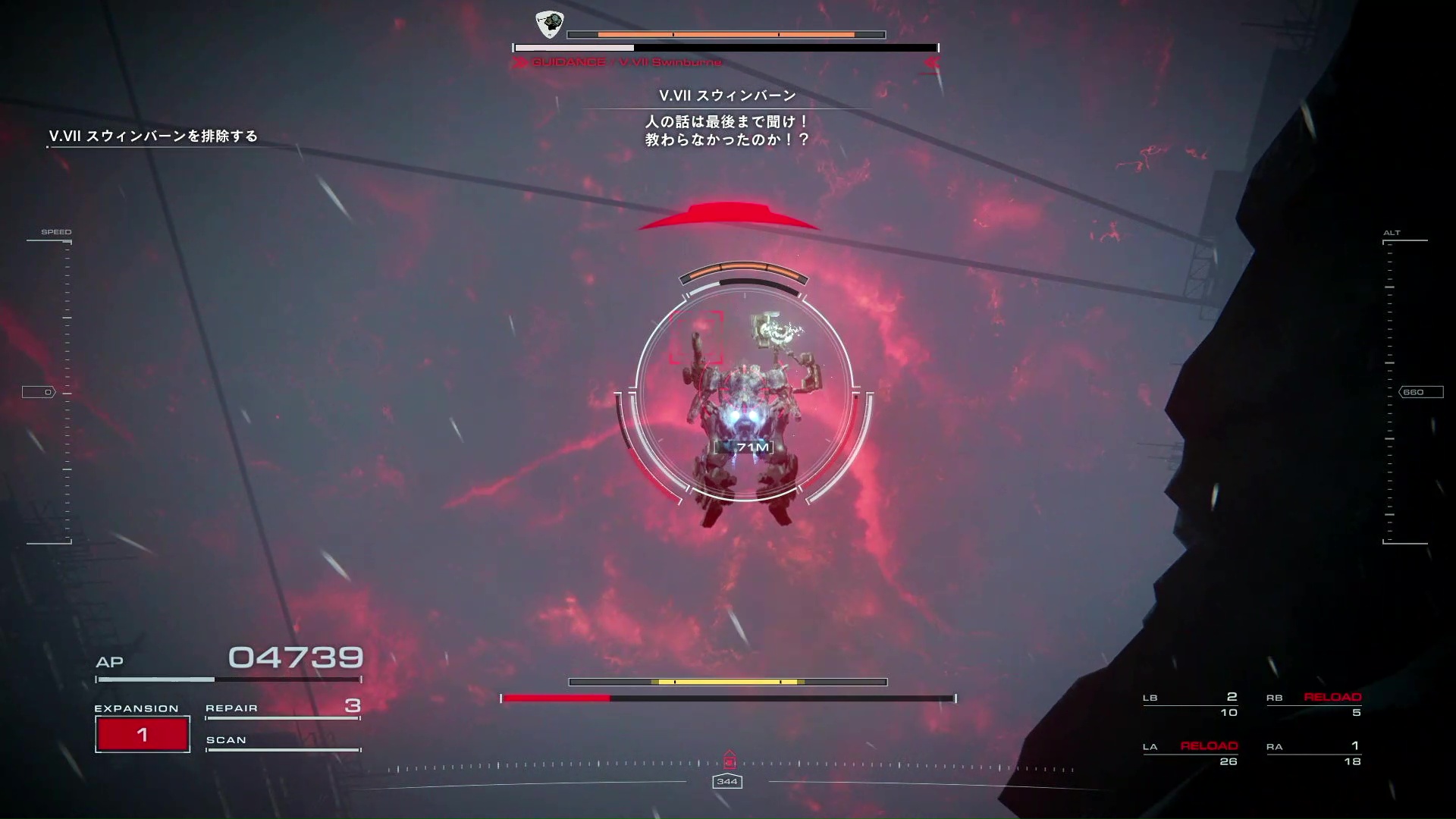The height and width of the screenshot is (819, 1456).
Task: Select the mission objective tracker text
Action: pos(153,136)
